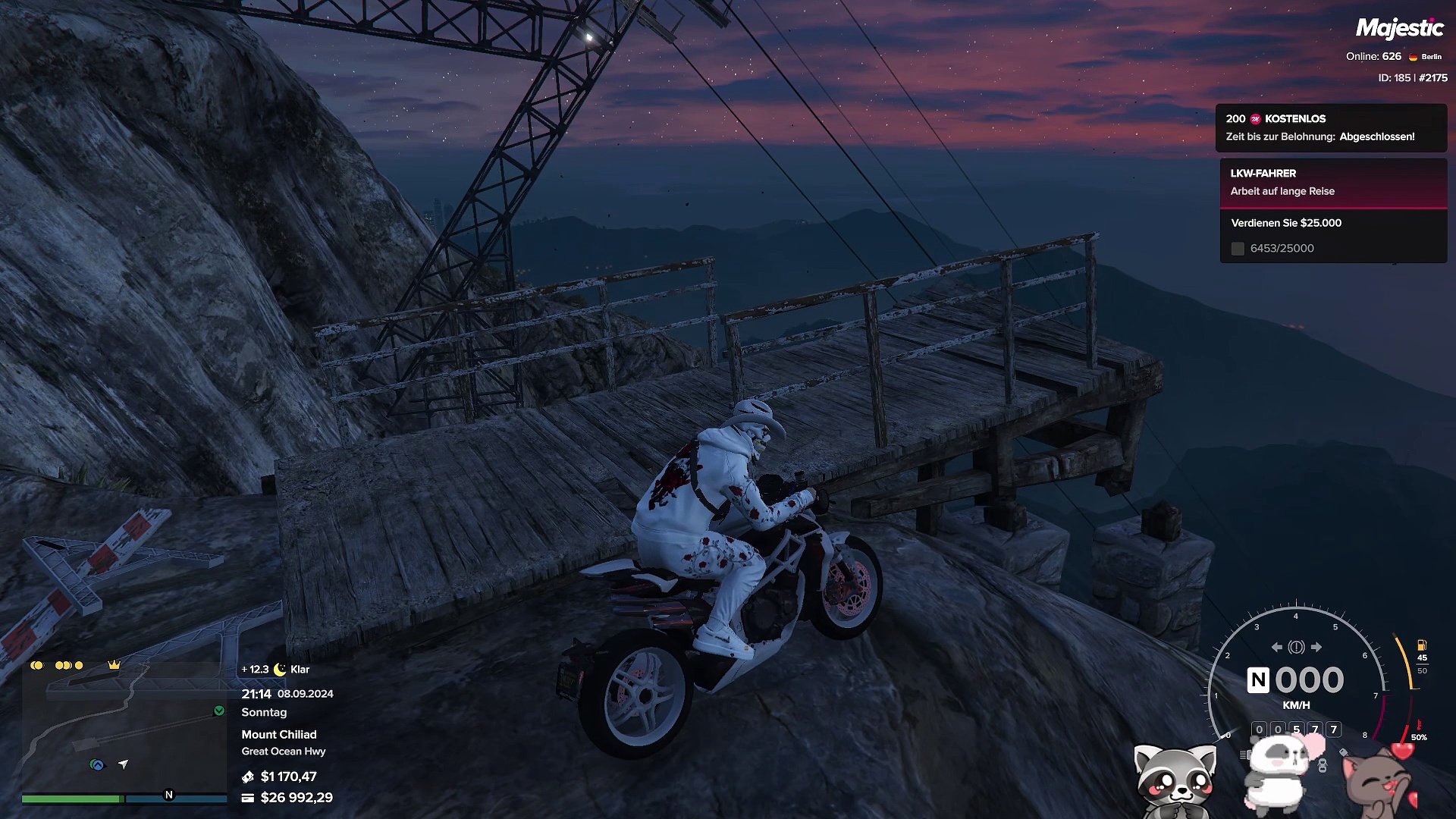Select the handbrake warning indicator

click(1296, 647)
